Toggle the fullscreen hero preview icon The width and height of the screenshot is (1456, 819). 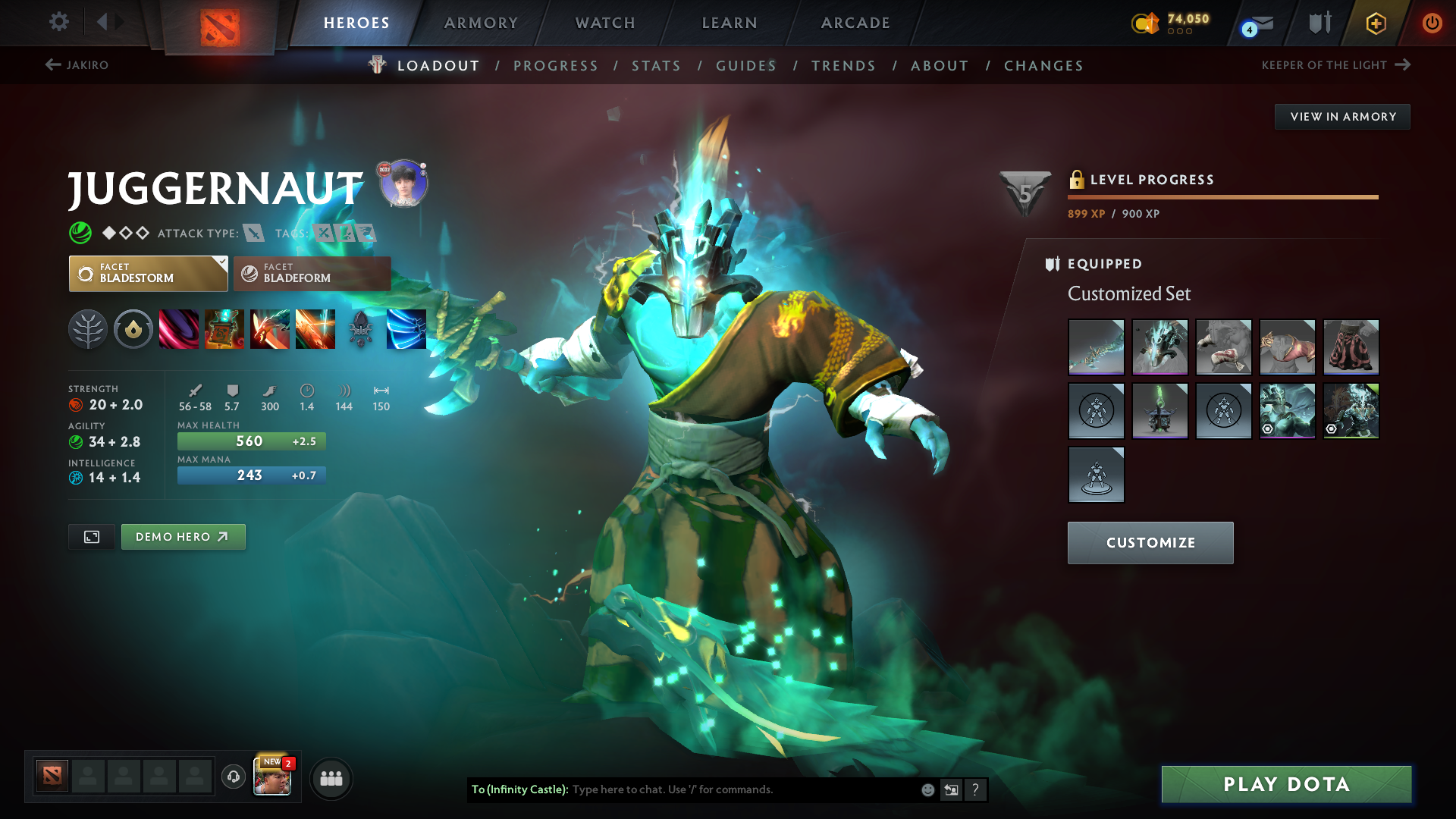pos(91,536)
